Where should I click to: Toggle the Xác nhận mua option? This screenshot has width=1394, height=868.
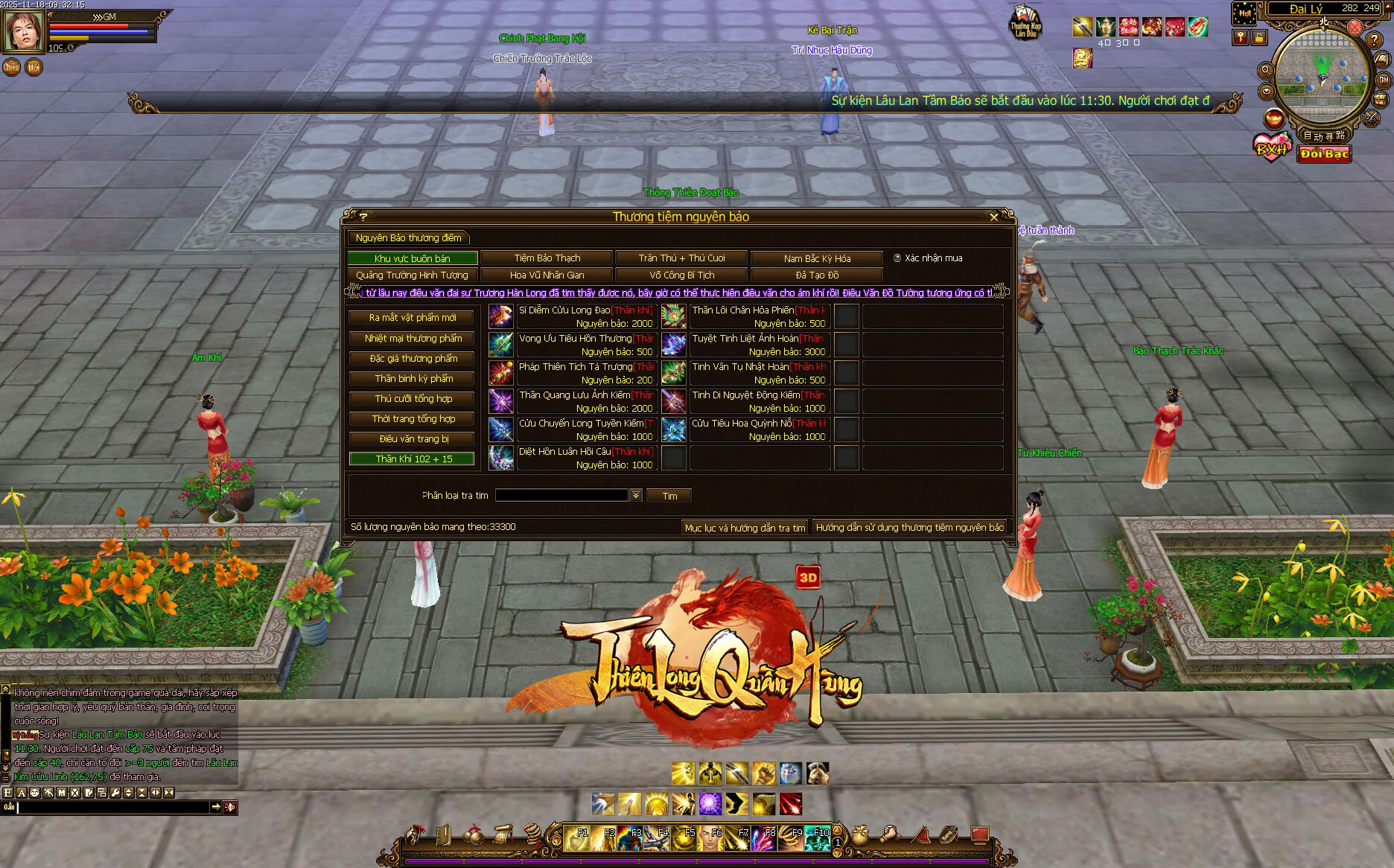[897, 258]
